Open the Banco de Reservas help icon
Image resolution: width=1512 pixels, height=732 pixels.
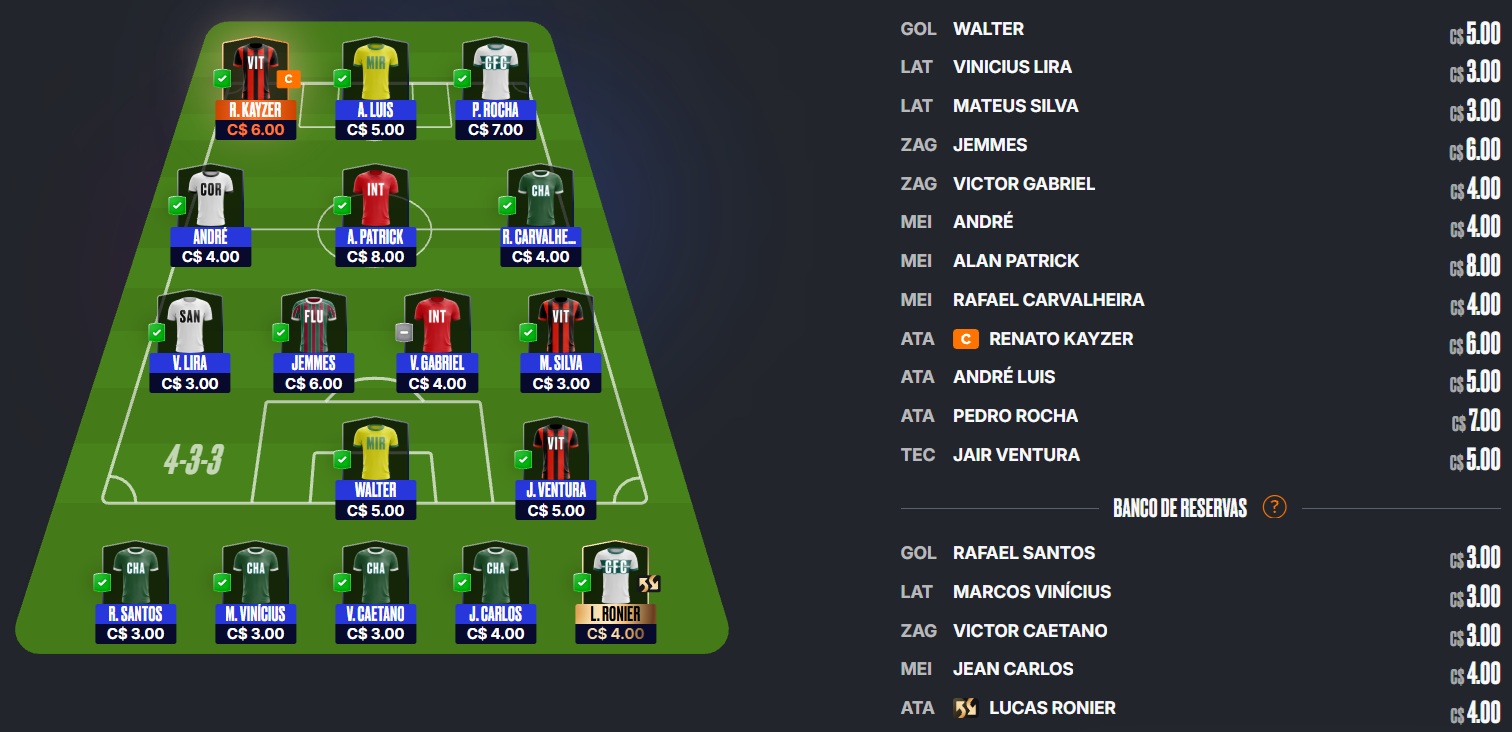pyautogui.click(x=1274, y=507)
